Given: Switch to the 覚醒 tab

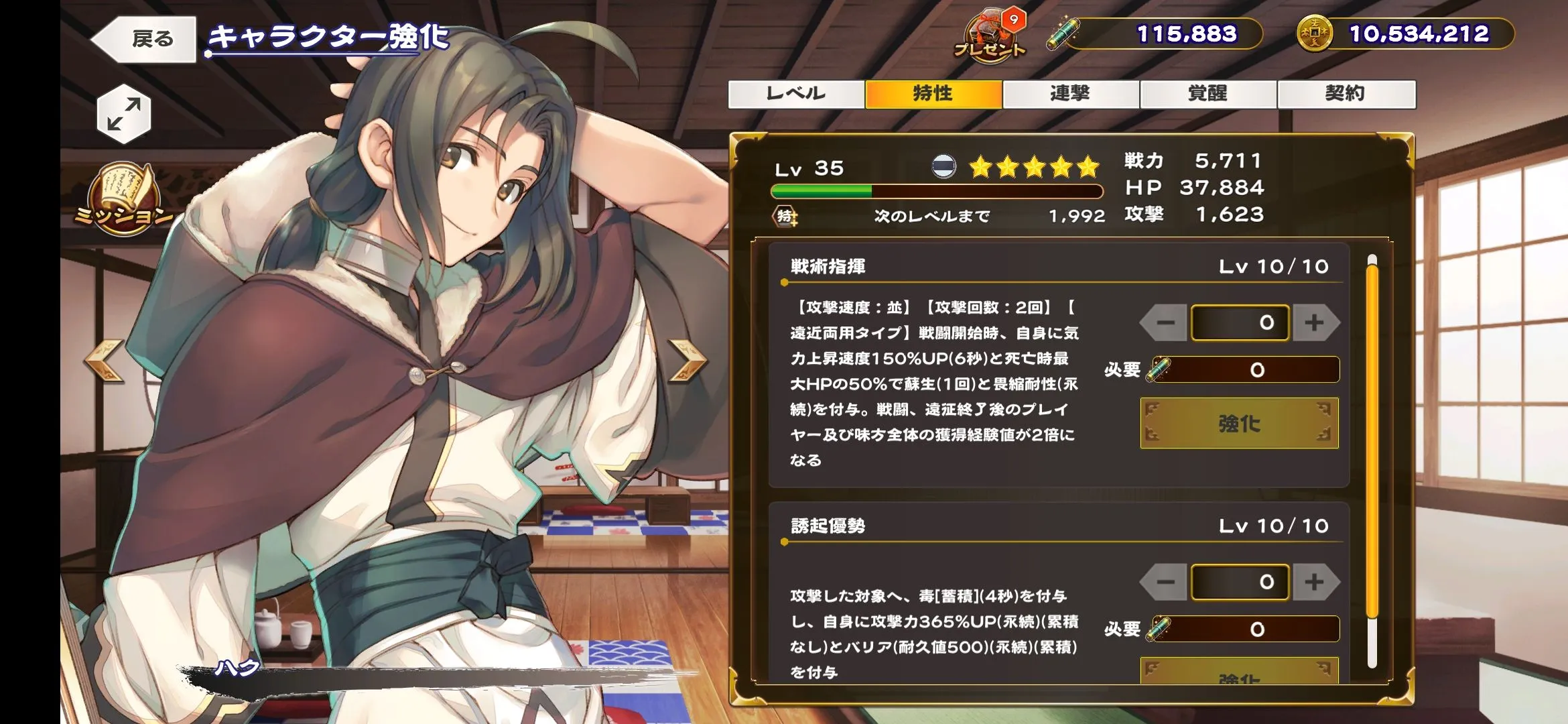Looking at the screenshot, I should point(1208,94).
